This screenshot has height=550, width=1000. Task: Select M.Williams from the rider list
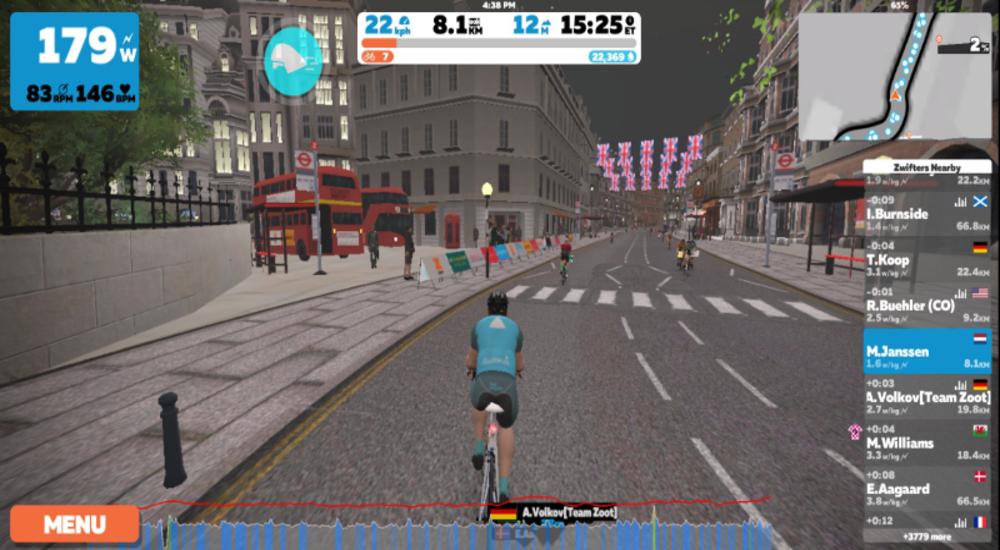coord(927,442)
